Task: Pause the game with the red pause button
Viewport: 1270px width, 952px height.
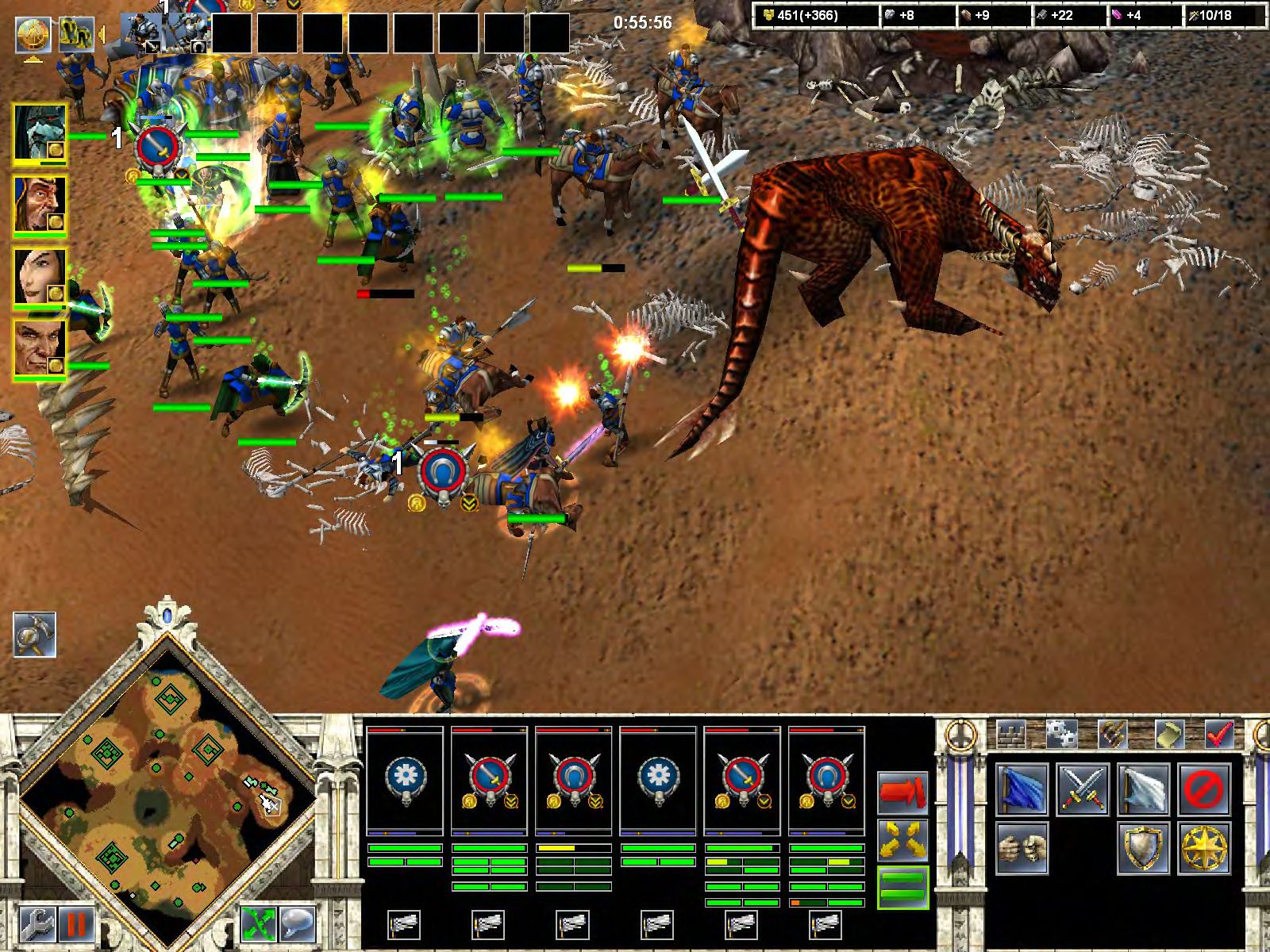Action: tap(75, 924)
